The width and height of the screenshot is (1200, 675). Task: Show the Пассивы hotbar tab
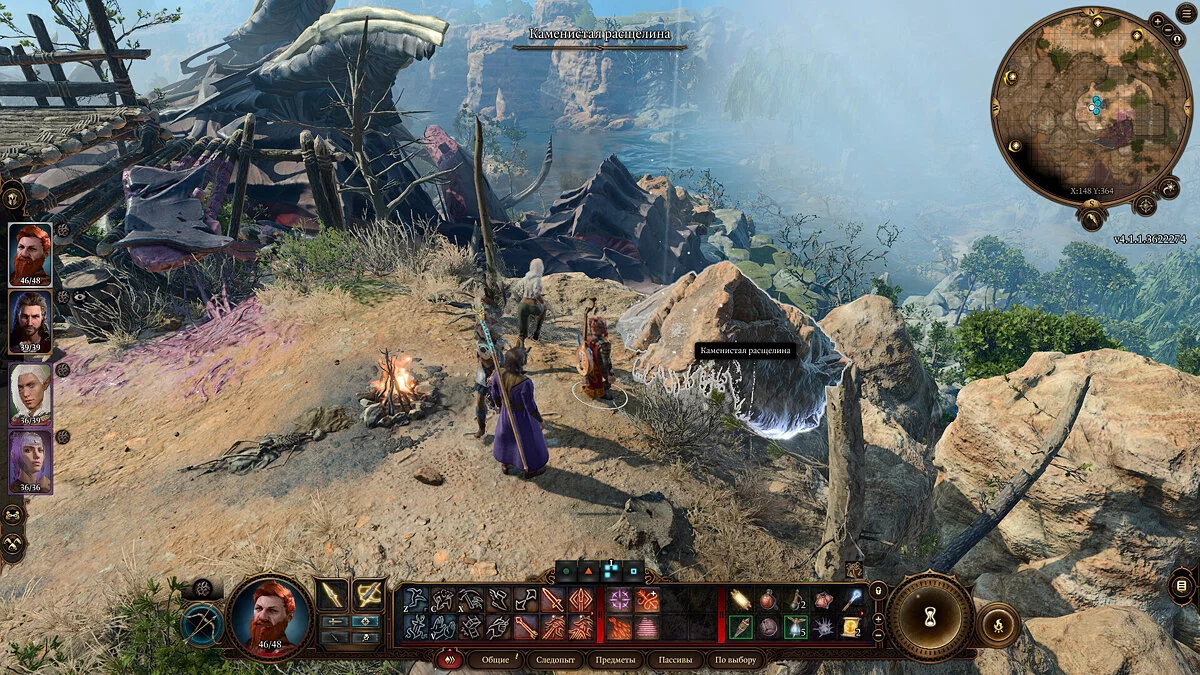click(x=674, y=660)
